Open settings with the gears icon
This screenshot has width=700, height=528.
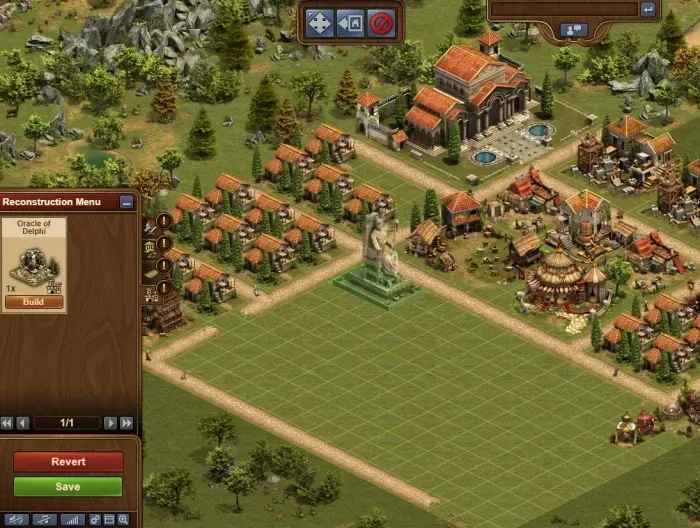coord(96,520)
